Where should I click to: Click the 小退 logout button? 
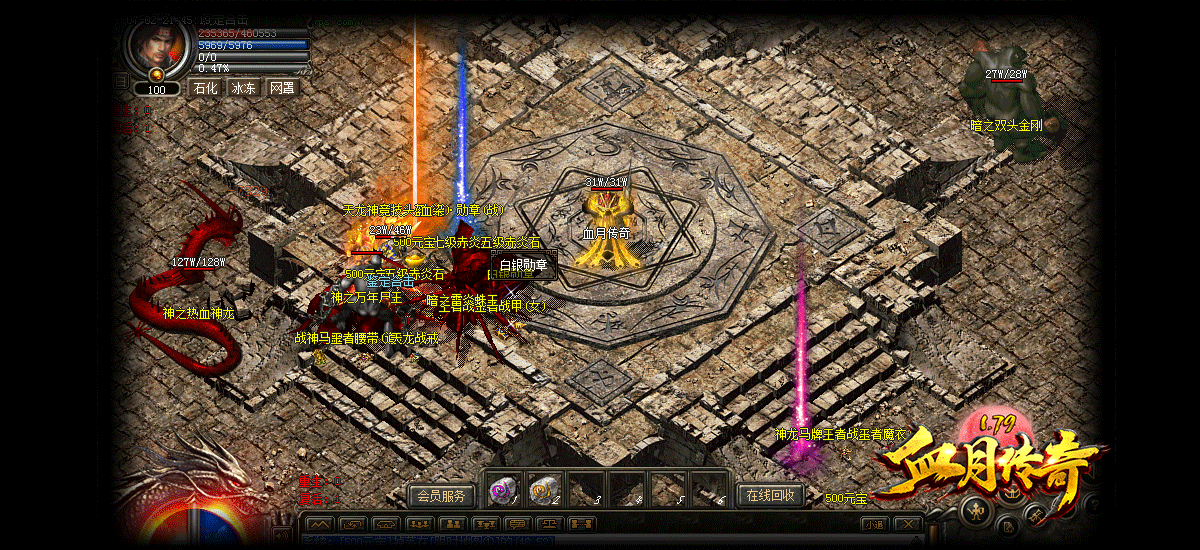pyautogui.click(x=874, y=524)
